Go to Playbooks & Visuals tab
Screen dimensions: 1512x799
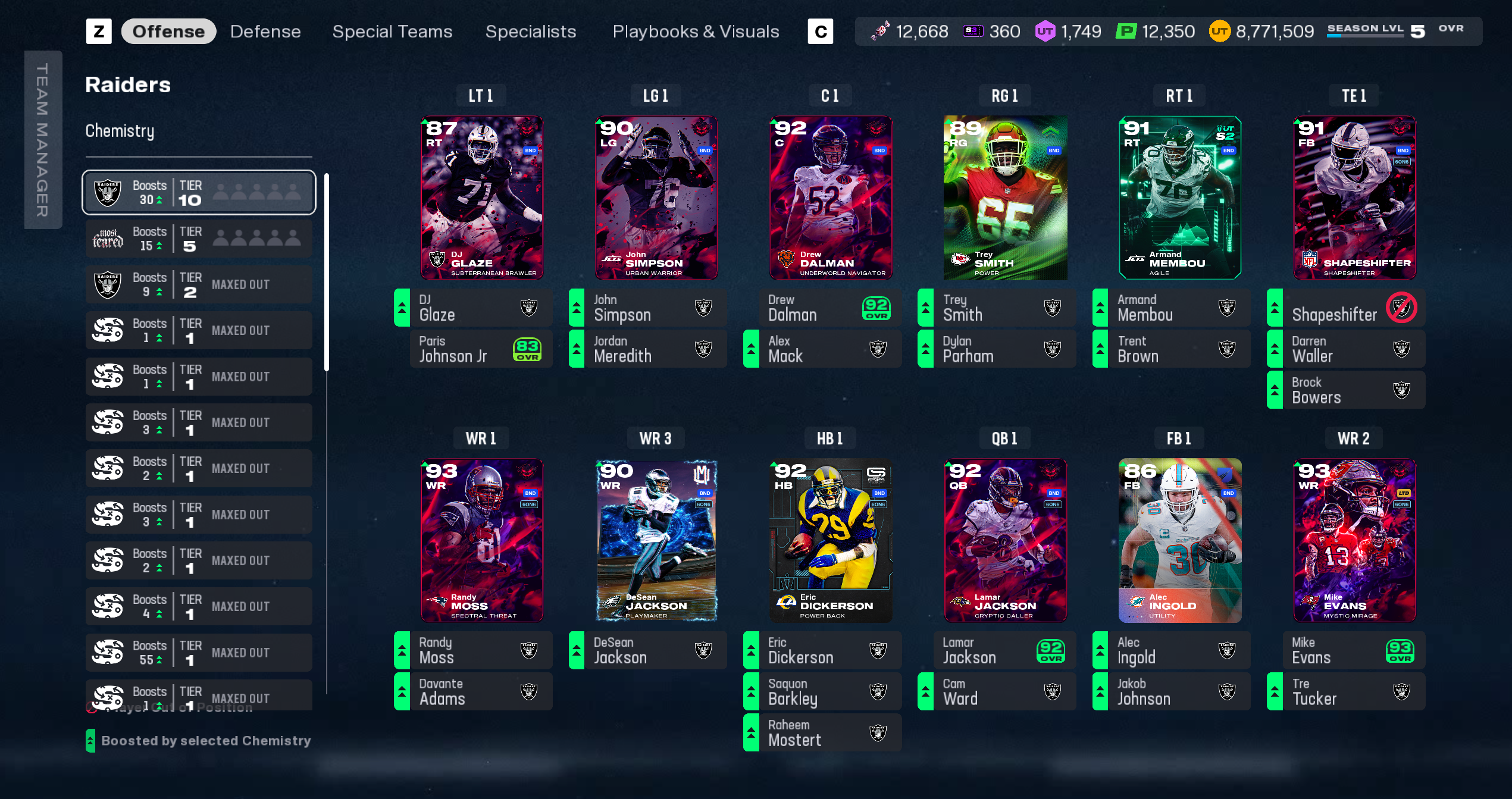(x=696, y=32)
